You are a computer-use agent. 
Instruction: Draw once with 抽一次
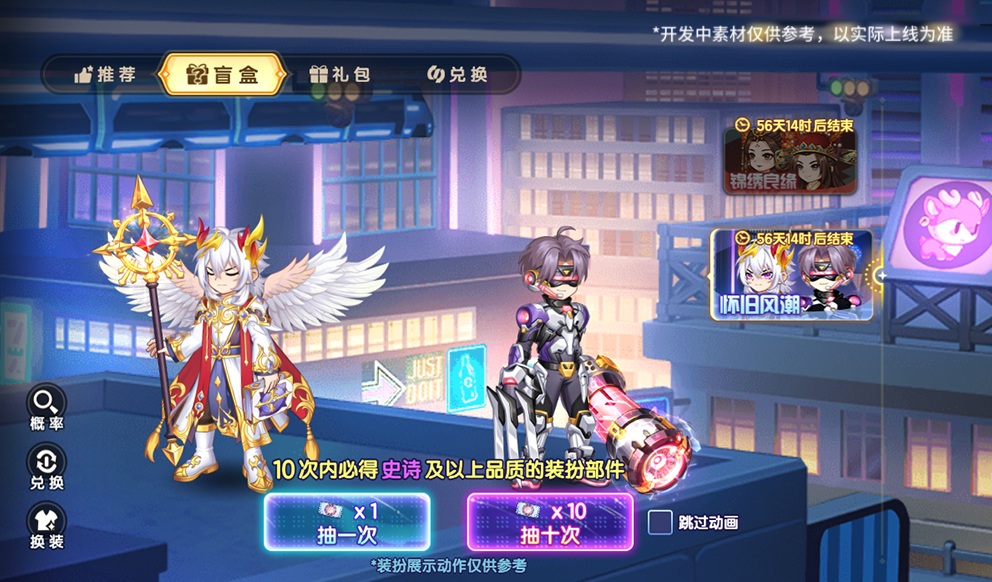coord(346,522)
